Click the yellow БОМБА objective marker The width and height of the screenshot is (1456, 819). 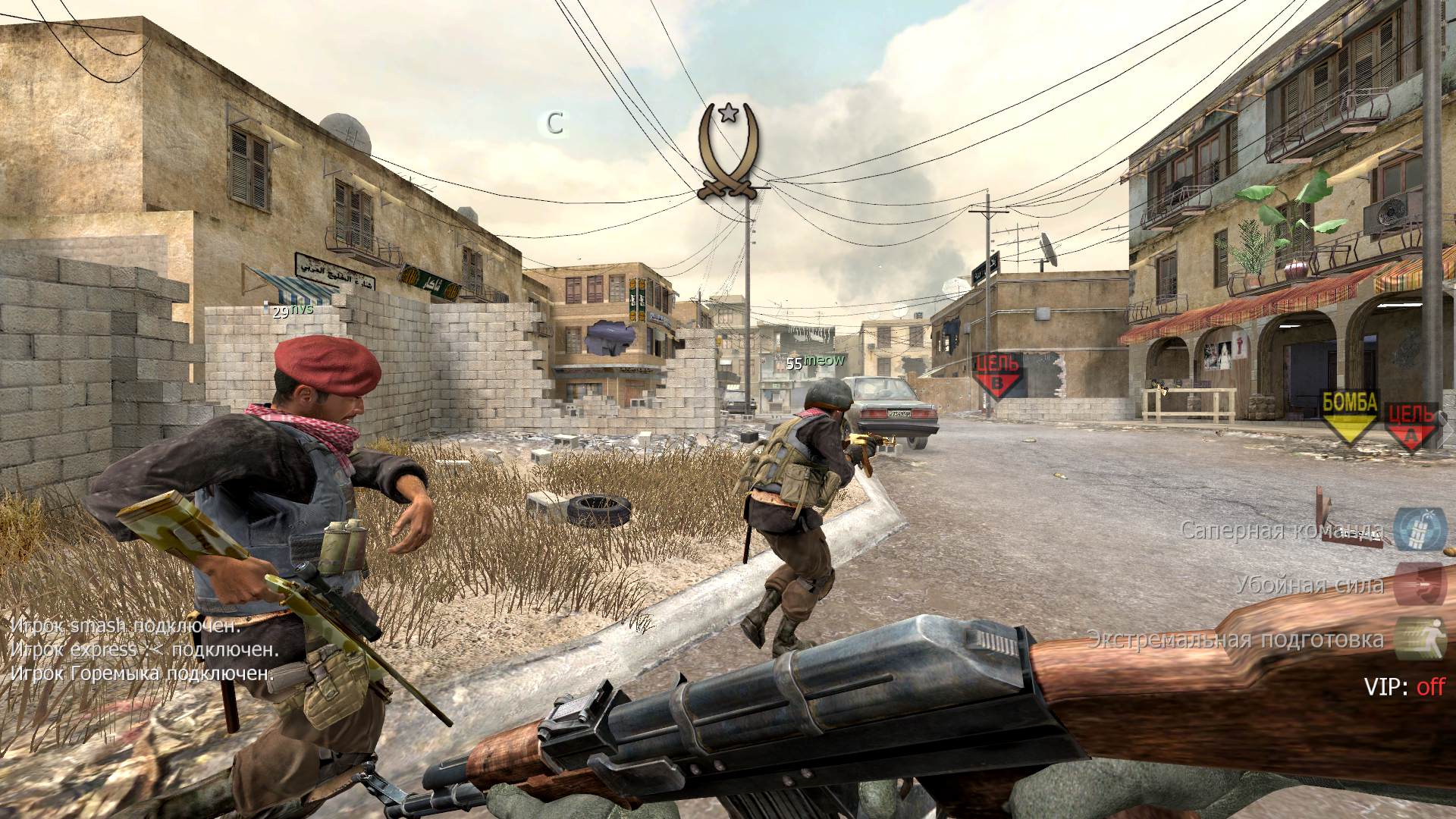[1349, 414]
